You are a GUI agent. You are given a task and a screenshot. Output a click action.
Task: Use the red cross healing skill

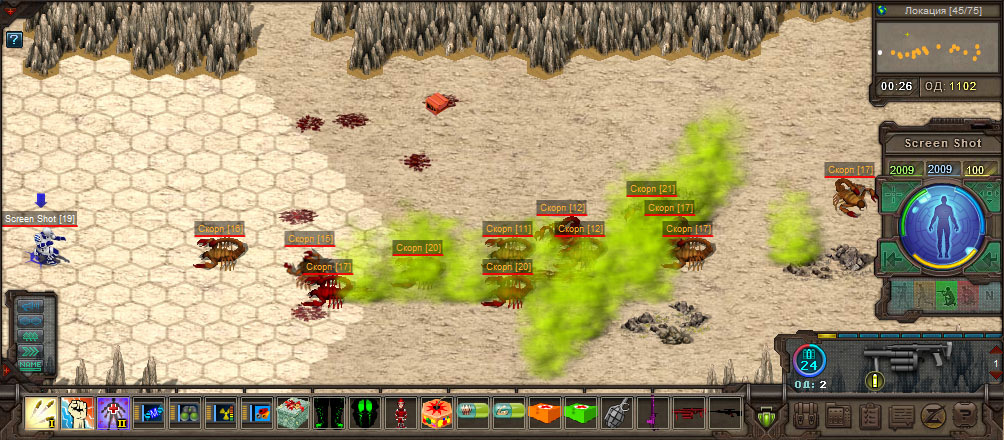coord(113,412)
